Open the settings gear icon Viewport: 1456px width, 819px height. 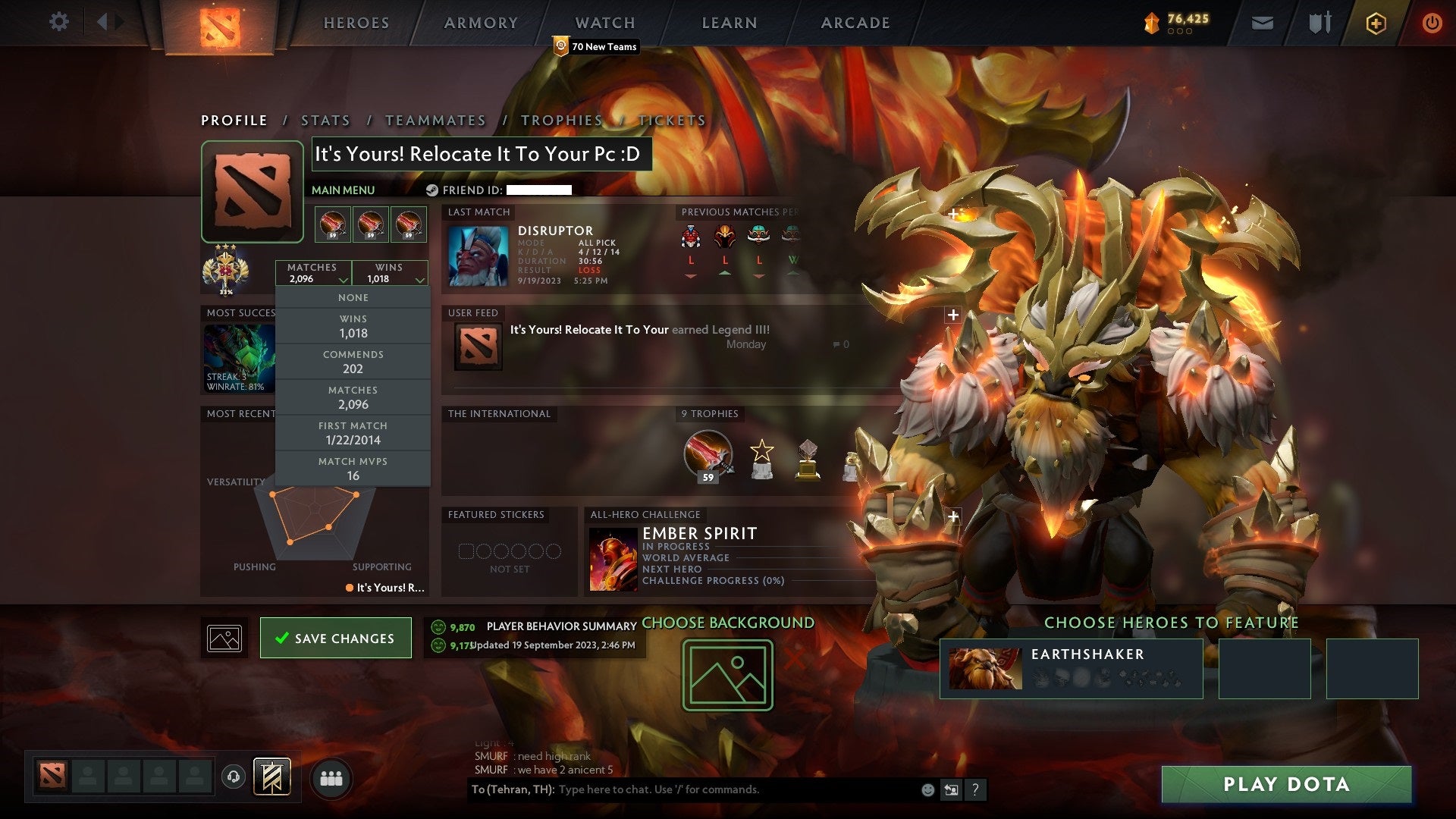point(58,21)
